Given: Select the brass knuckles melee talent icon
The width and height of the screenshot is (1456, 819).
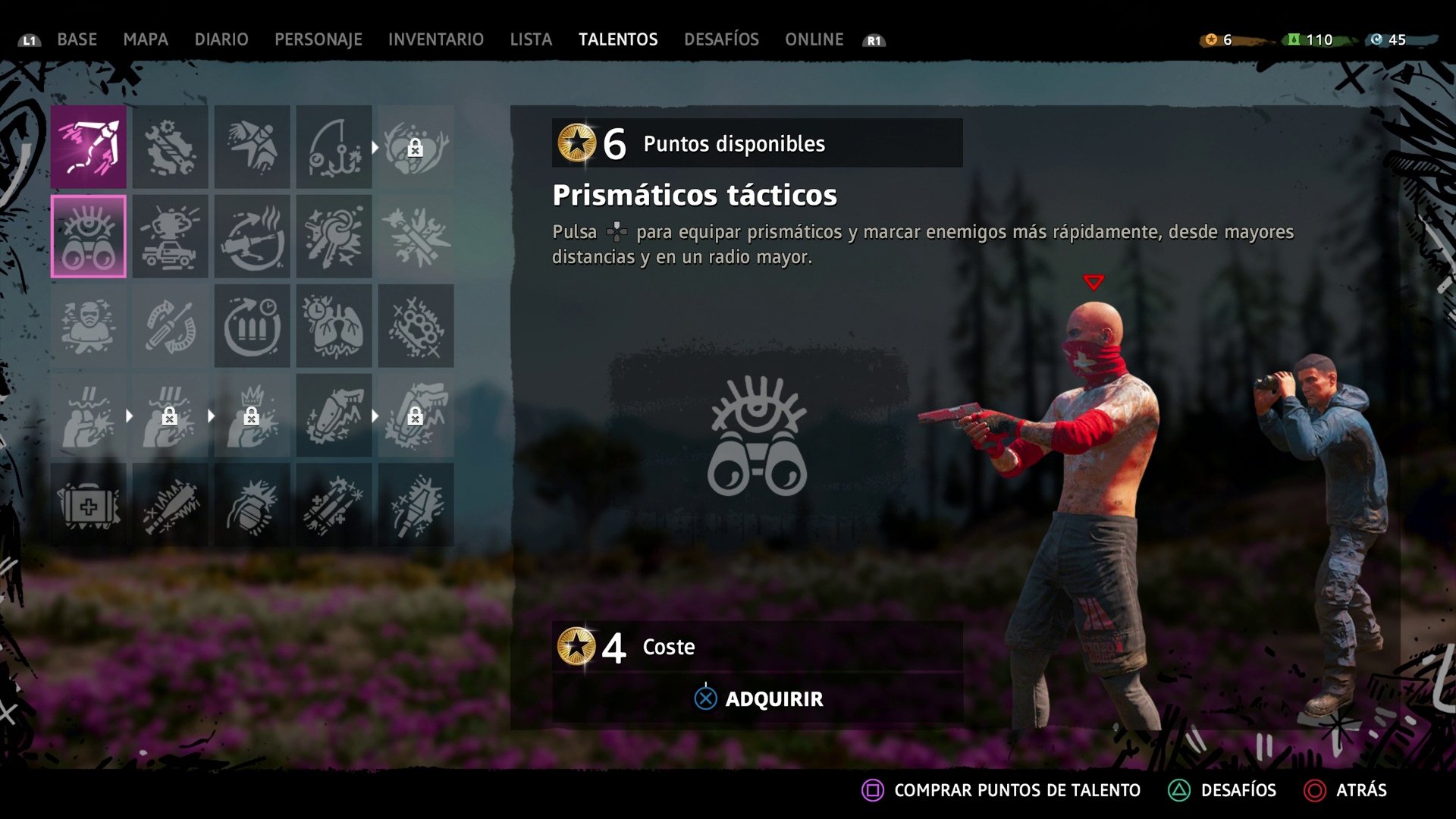Looking at the screenshot, I should pyautogui.click(x=416, y=326).
